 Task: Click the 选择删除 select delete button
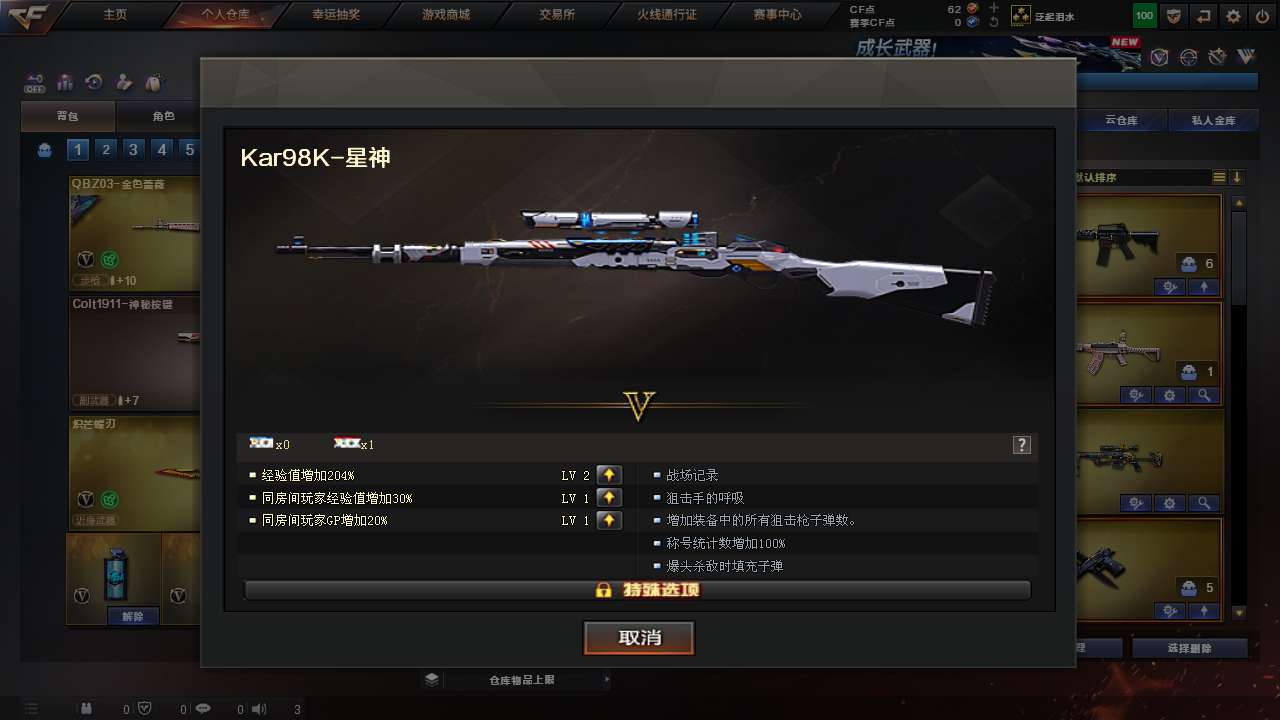(x=1189, y=648)
